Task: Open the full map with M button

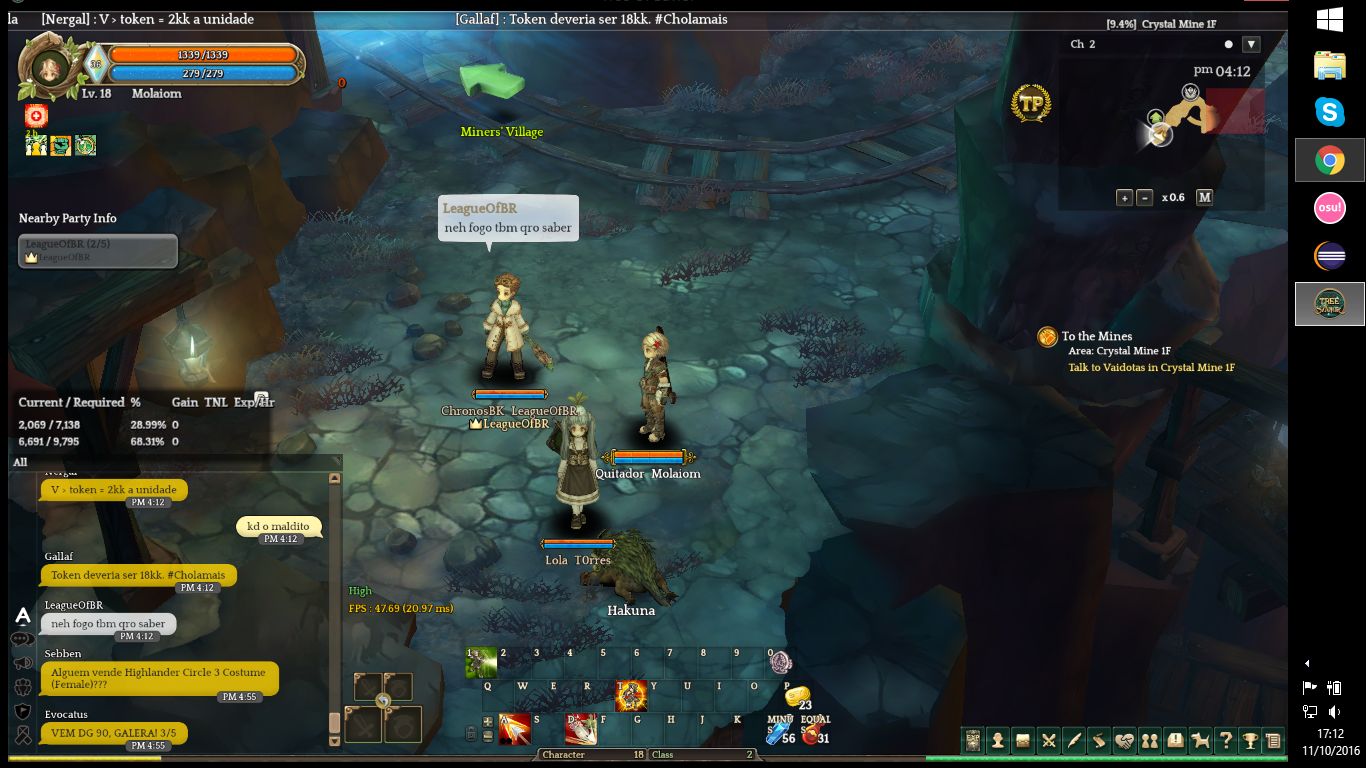Action: point(1204,197)
